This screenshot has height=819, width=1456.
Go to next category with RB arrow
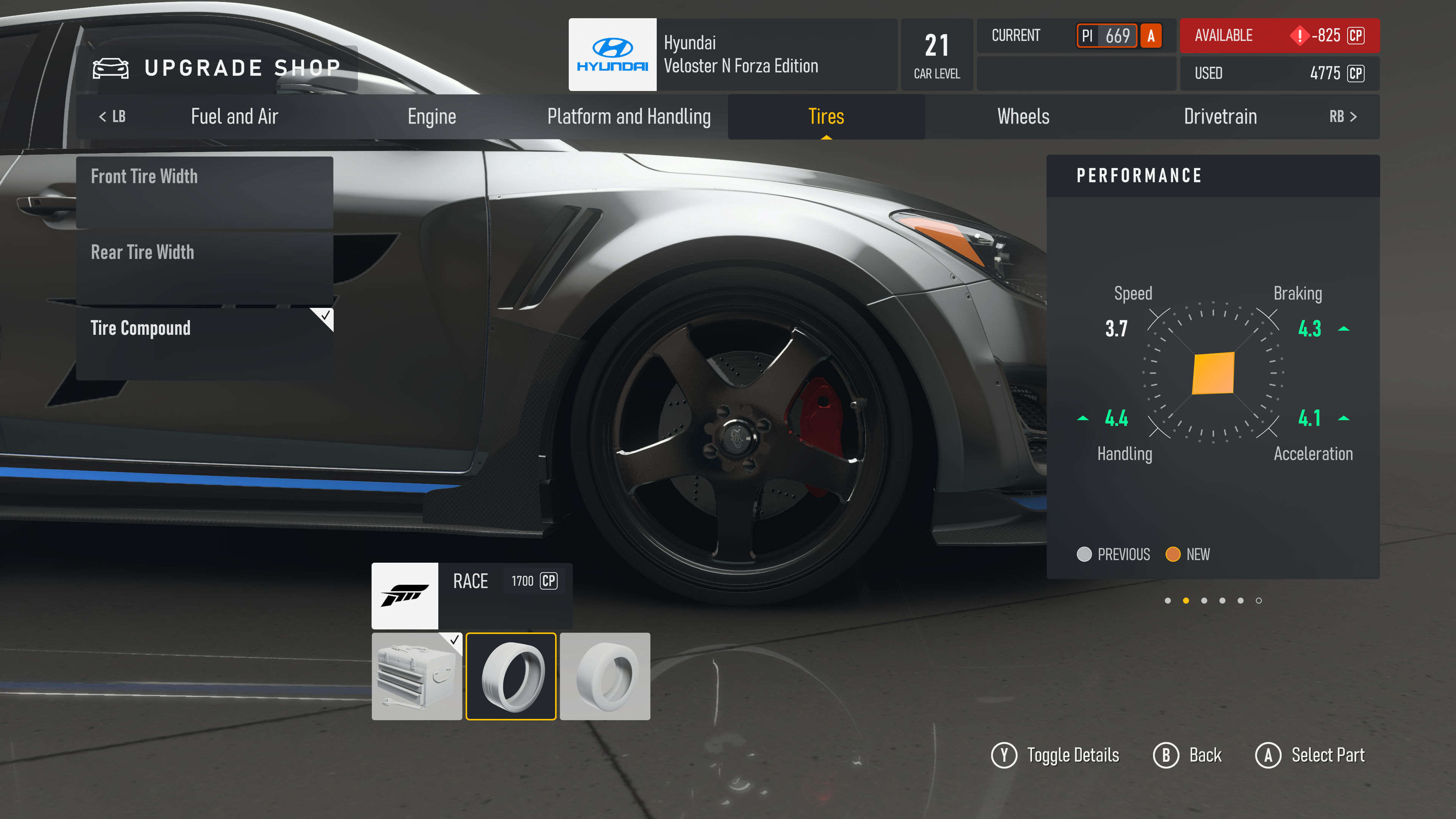1343,116
